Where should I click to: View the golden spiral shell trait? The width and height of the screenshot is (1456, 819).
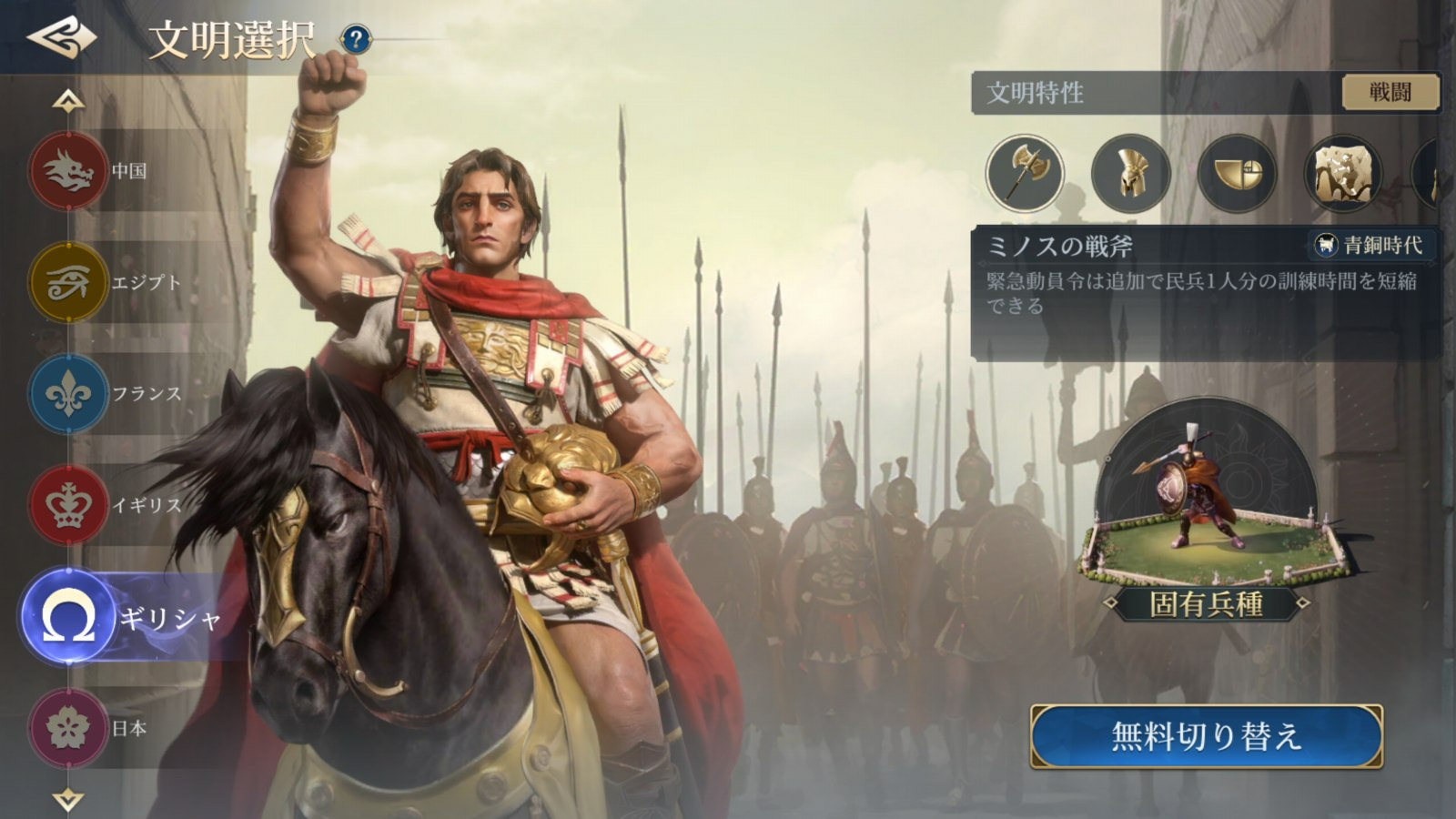(1237, 173)
